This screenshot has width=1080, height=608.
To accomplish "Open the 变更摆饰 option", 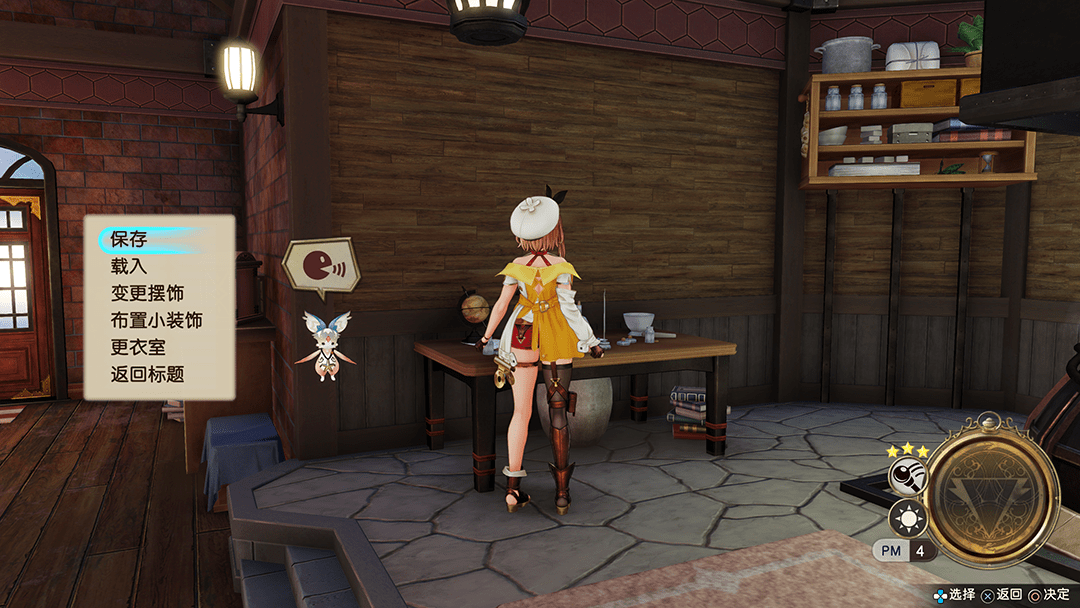I will [x=147, y=294].
